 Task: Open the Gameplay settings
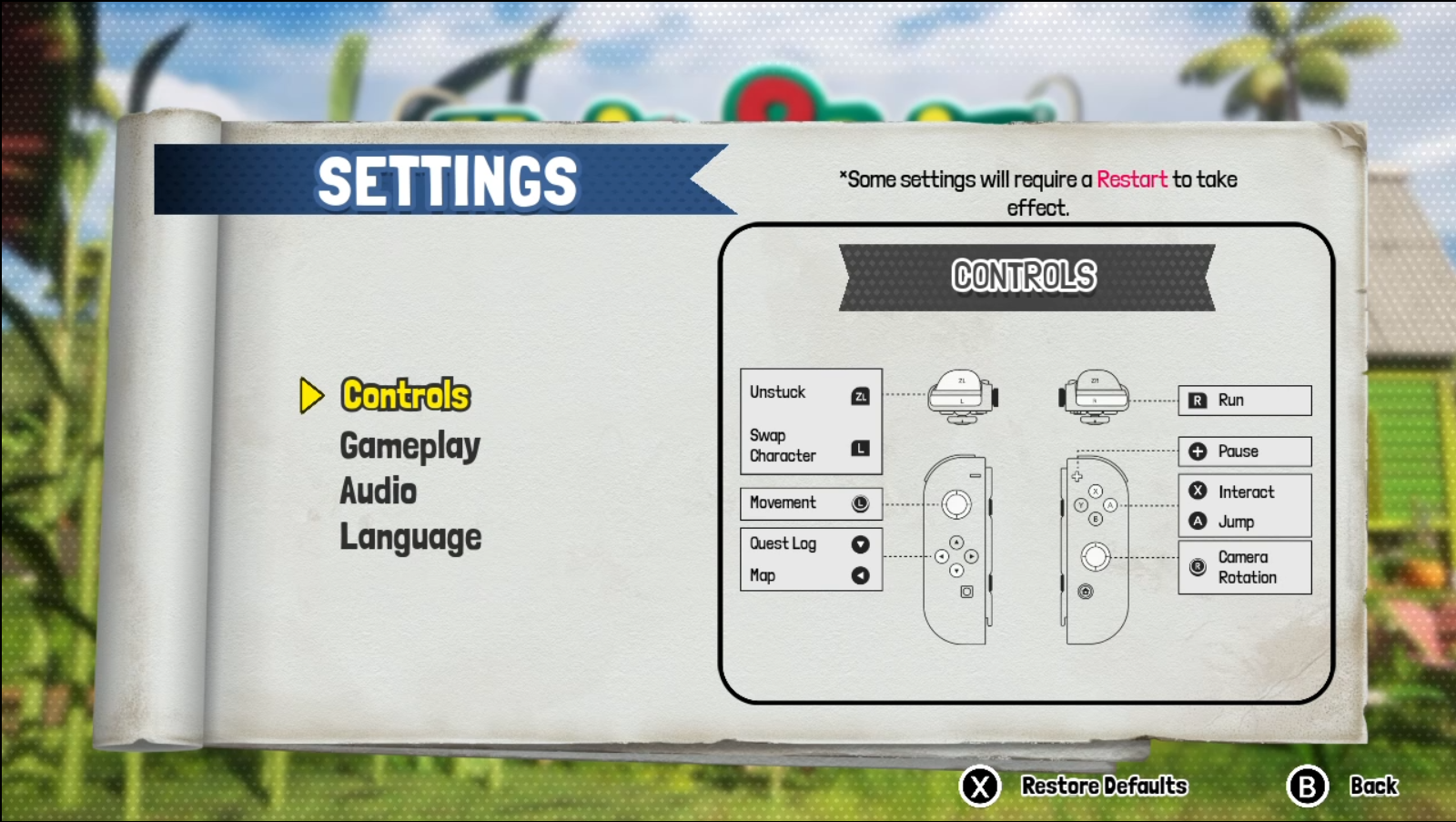coord(409,446)
